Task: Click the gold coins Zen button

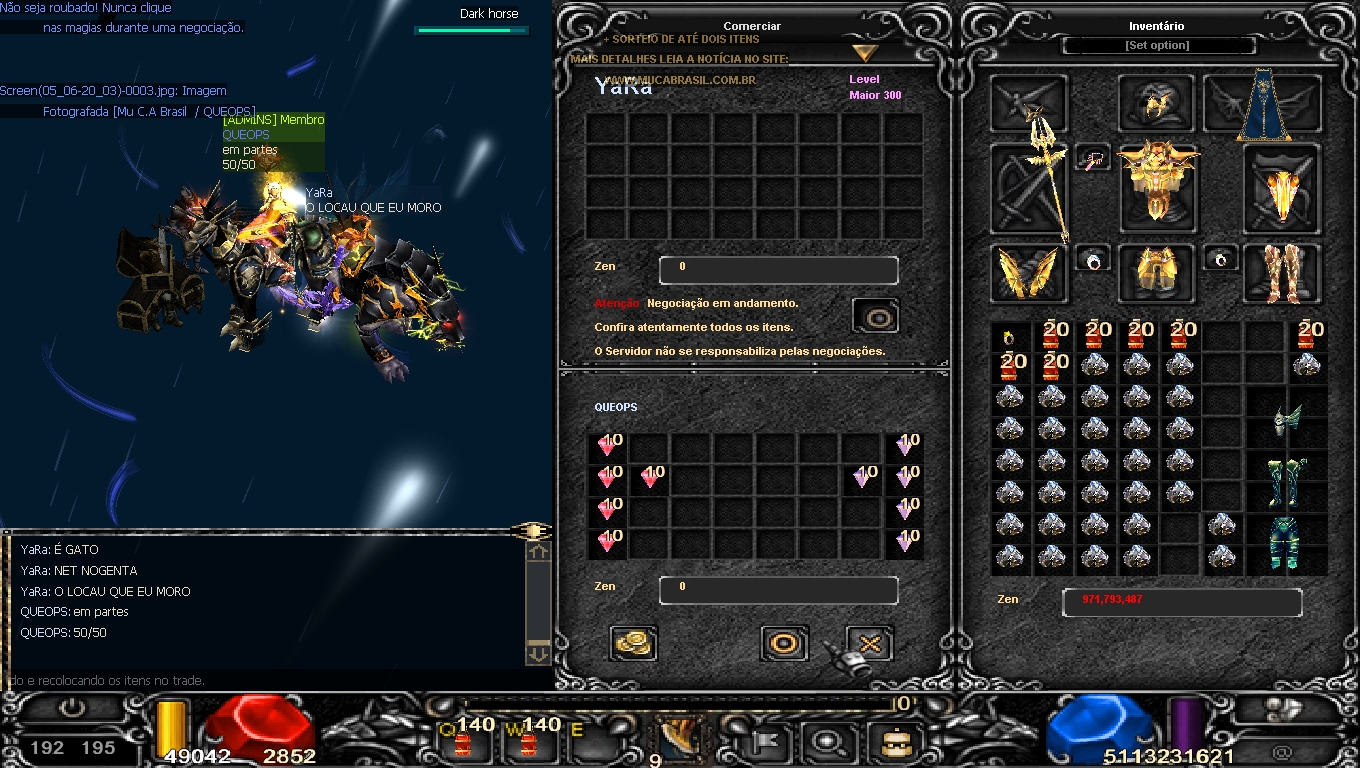Action: [633, 643]
